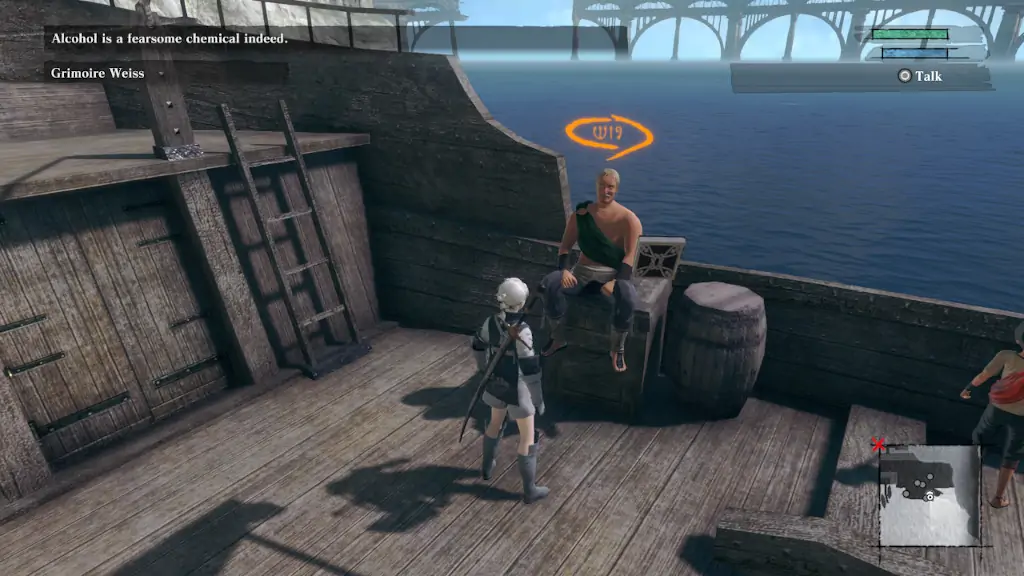Click the orange speech bubble above the NPC
This screenshot has width=1024, height=576.
pos(608,134)
